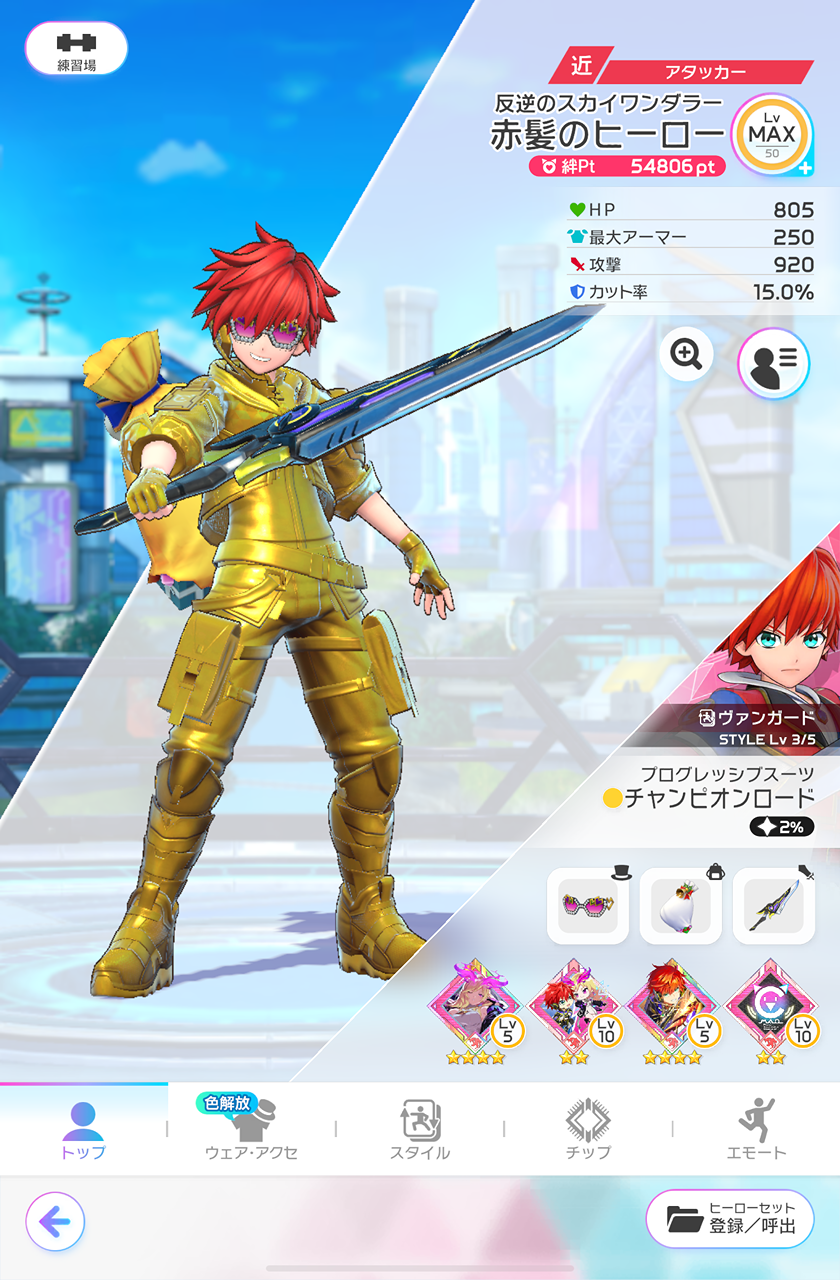Show the エモート tab
Image resolution: width=840 pixels, height=1280 pixels.
756,1129
